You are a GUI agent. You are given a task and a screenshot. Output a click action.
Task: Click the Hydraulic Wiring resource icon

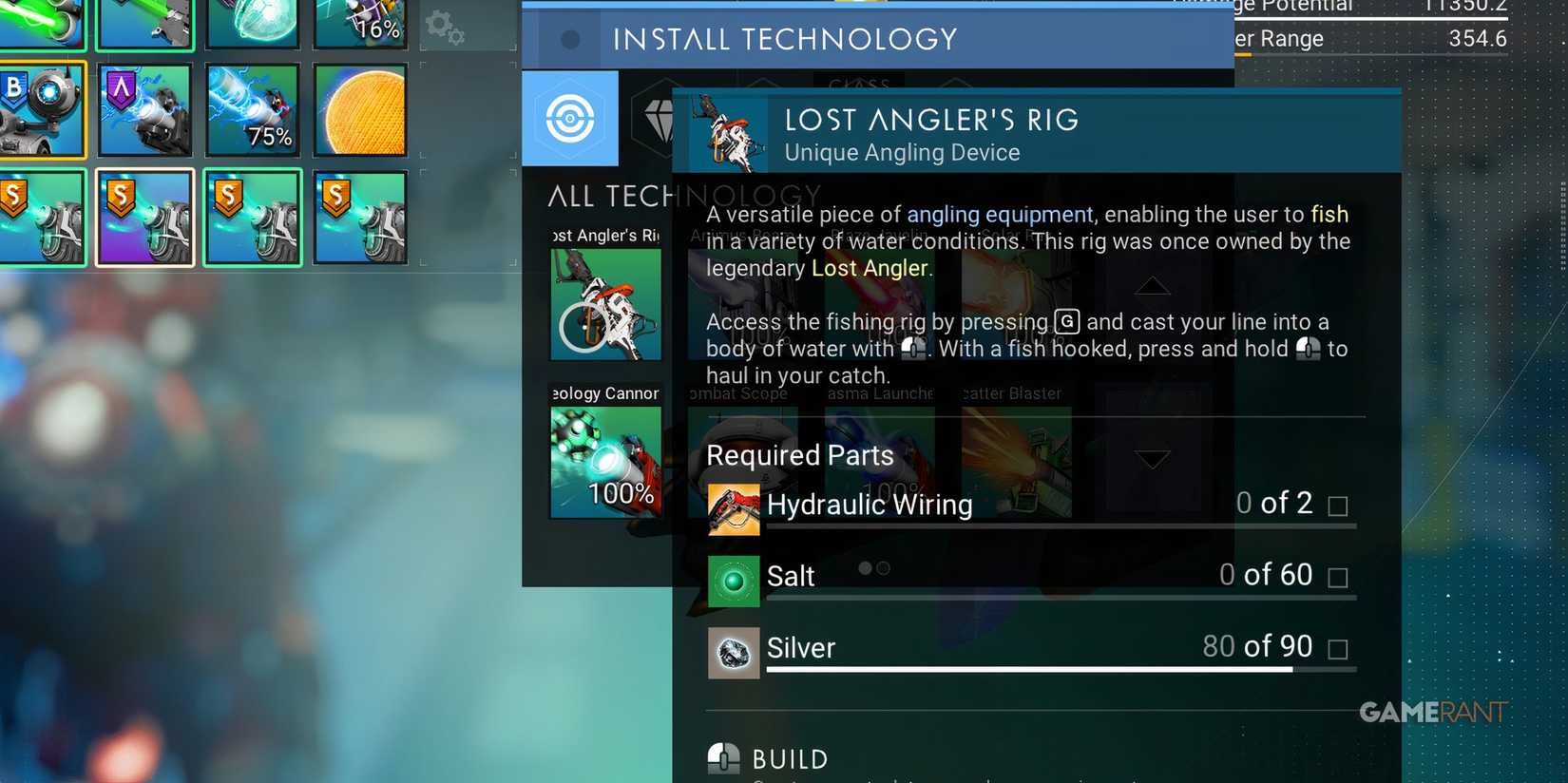(x=733, y=508)
